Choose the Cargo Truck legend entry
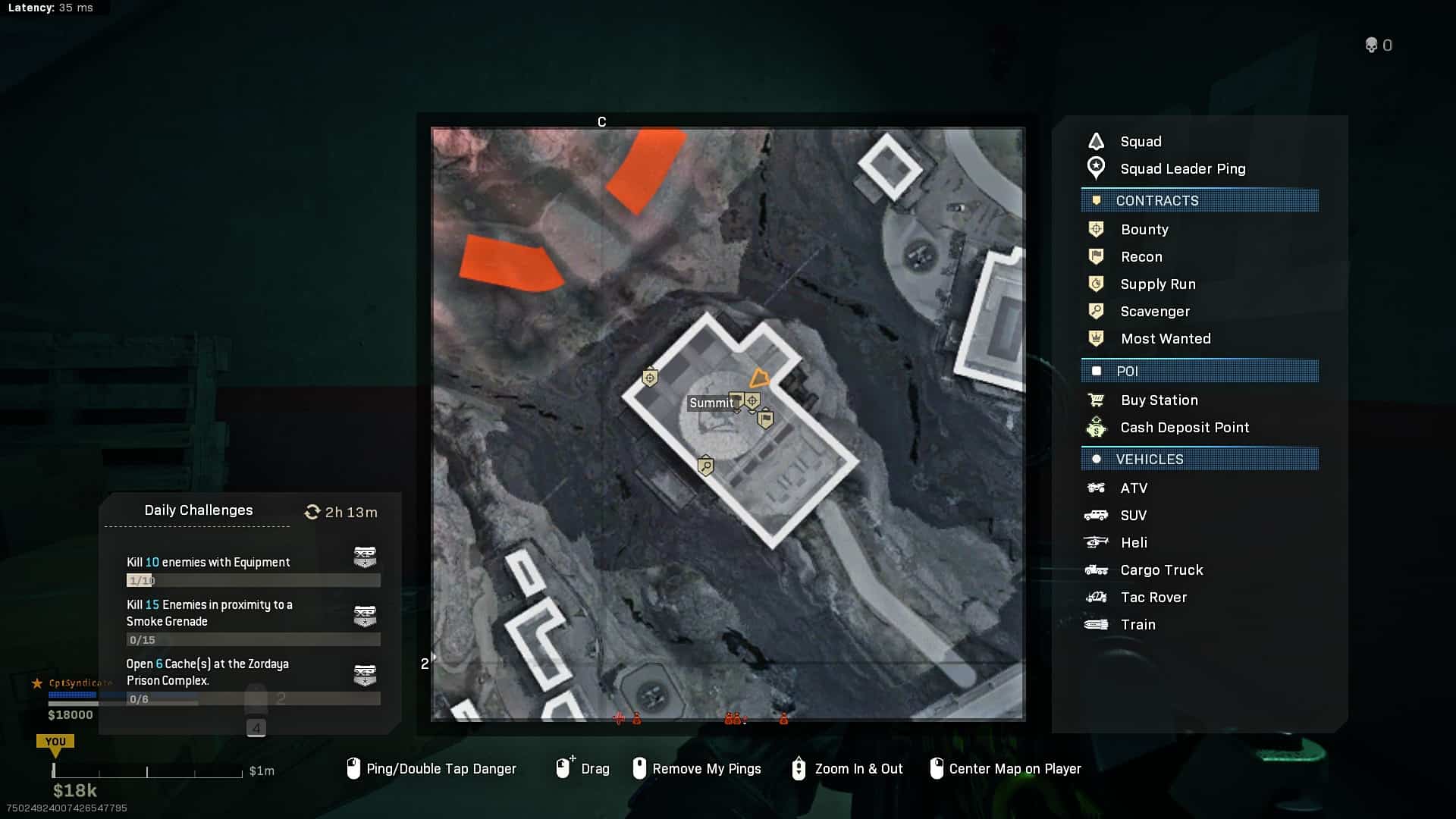 point(1161,570)
